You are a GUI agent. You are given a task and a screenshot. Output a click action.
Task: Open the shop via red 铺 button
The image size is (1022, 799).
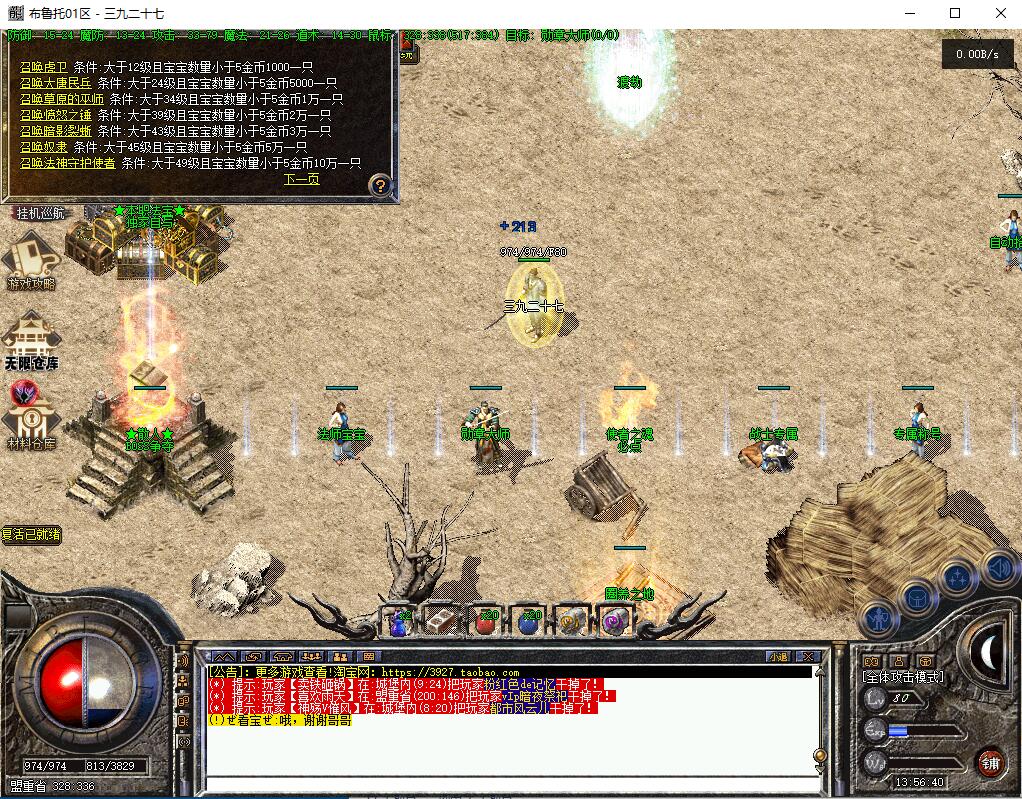(990, 761)
